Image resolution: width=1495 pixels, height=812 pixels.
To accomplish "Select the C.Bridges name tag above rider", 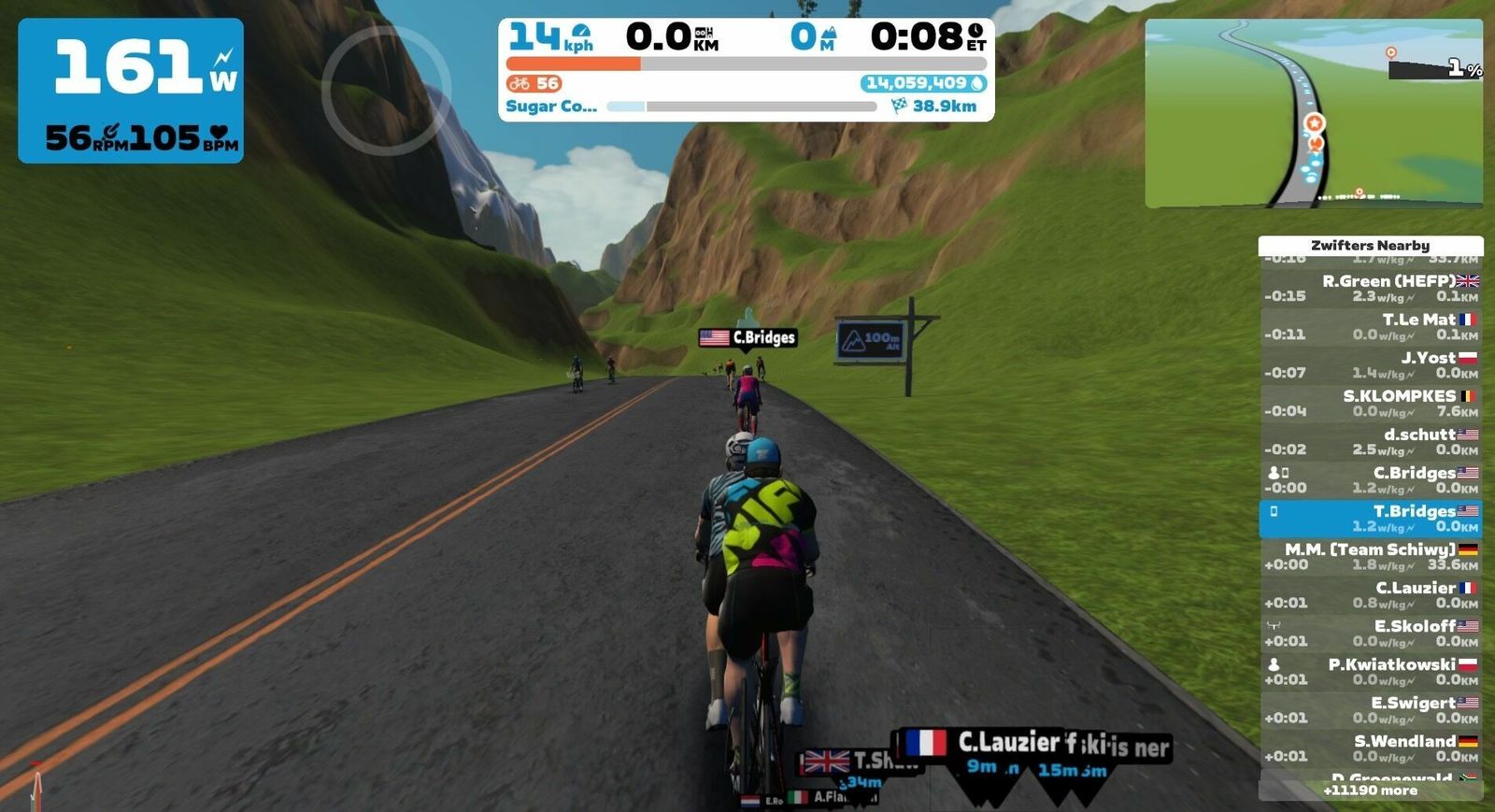I will coord(747,337).
